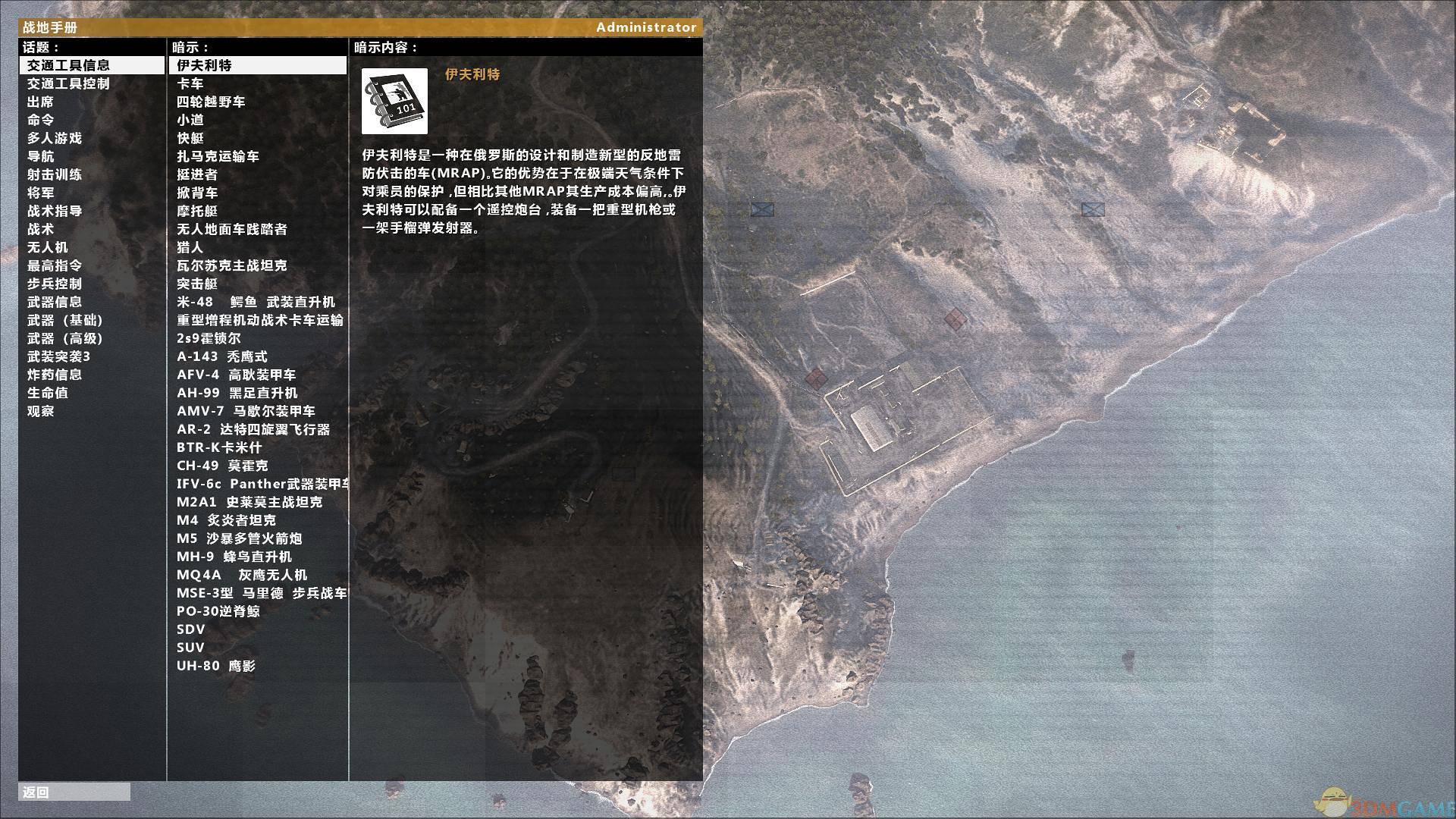Select the SDV hint entry
Screen dimensions: 1456x819
[190, 629]
